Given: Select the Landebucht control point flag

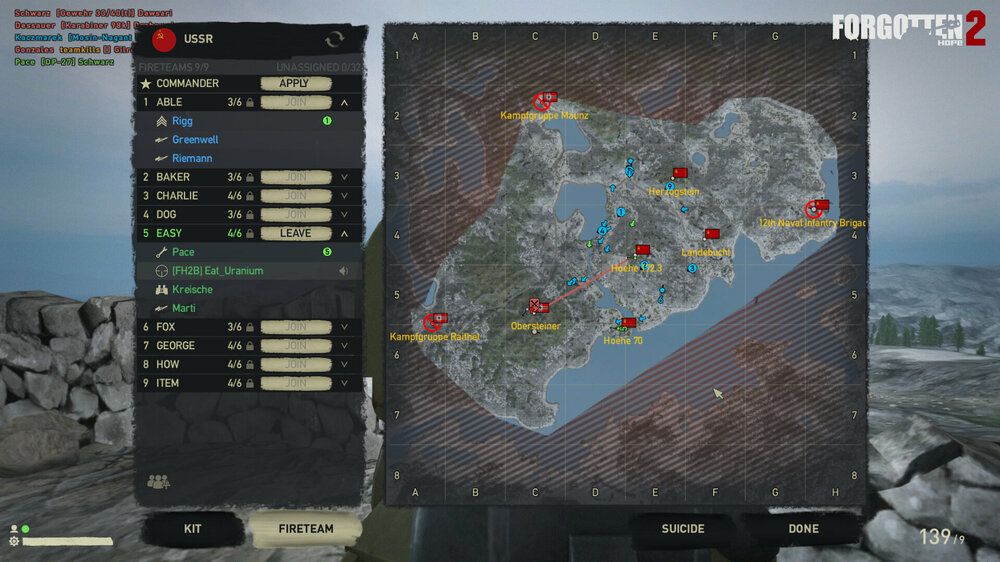Looking at the screenshot, I should point(712,234).
